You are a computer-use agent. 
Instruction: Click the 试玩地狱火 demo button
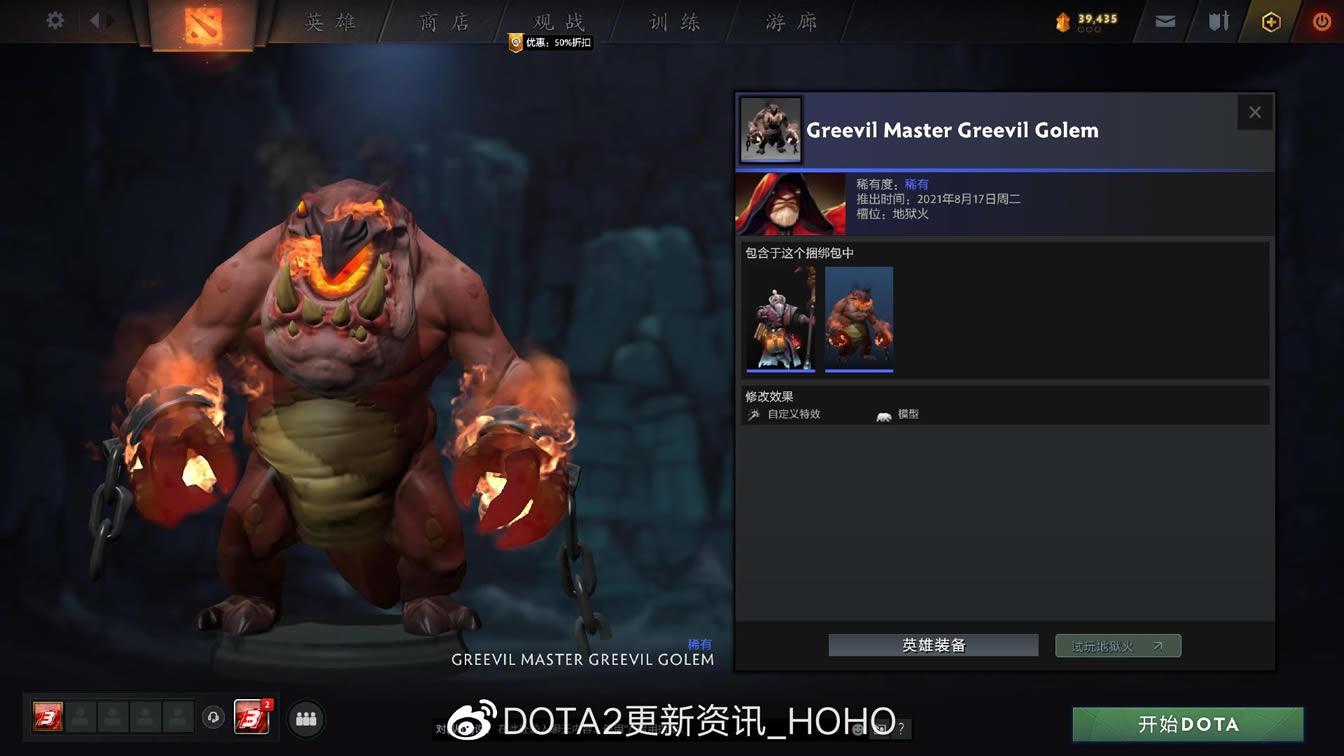point(1117,645)
